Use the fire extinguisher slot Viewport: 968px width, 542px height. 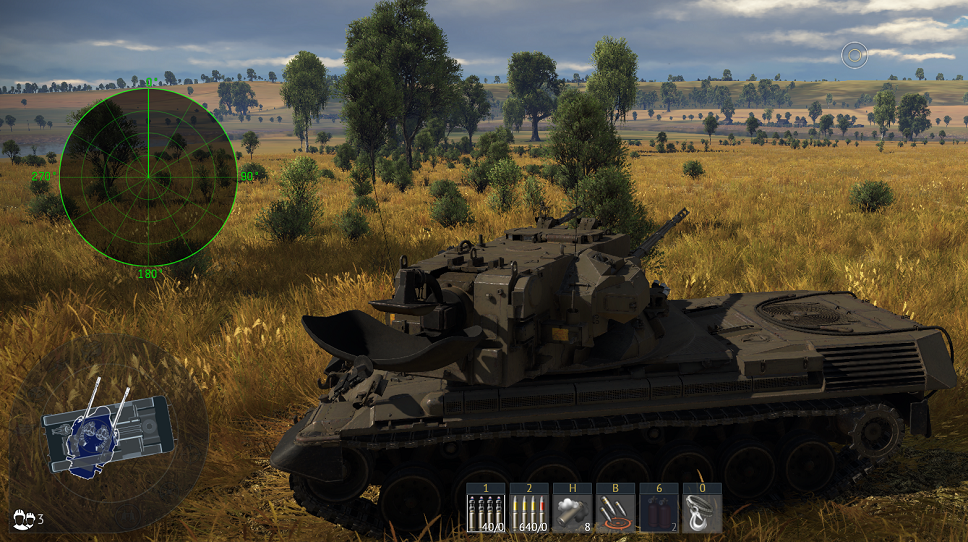(658, 510)
